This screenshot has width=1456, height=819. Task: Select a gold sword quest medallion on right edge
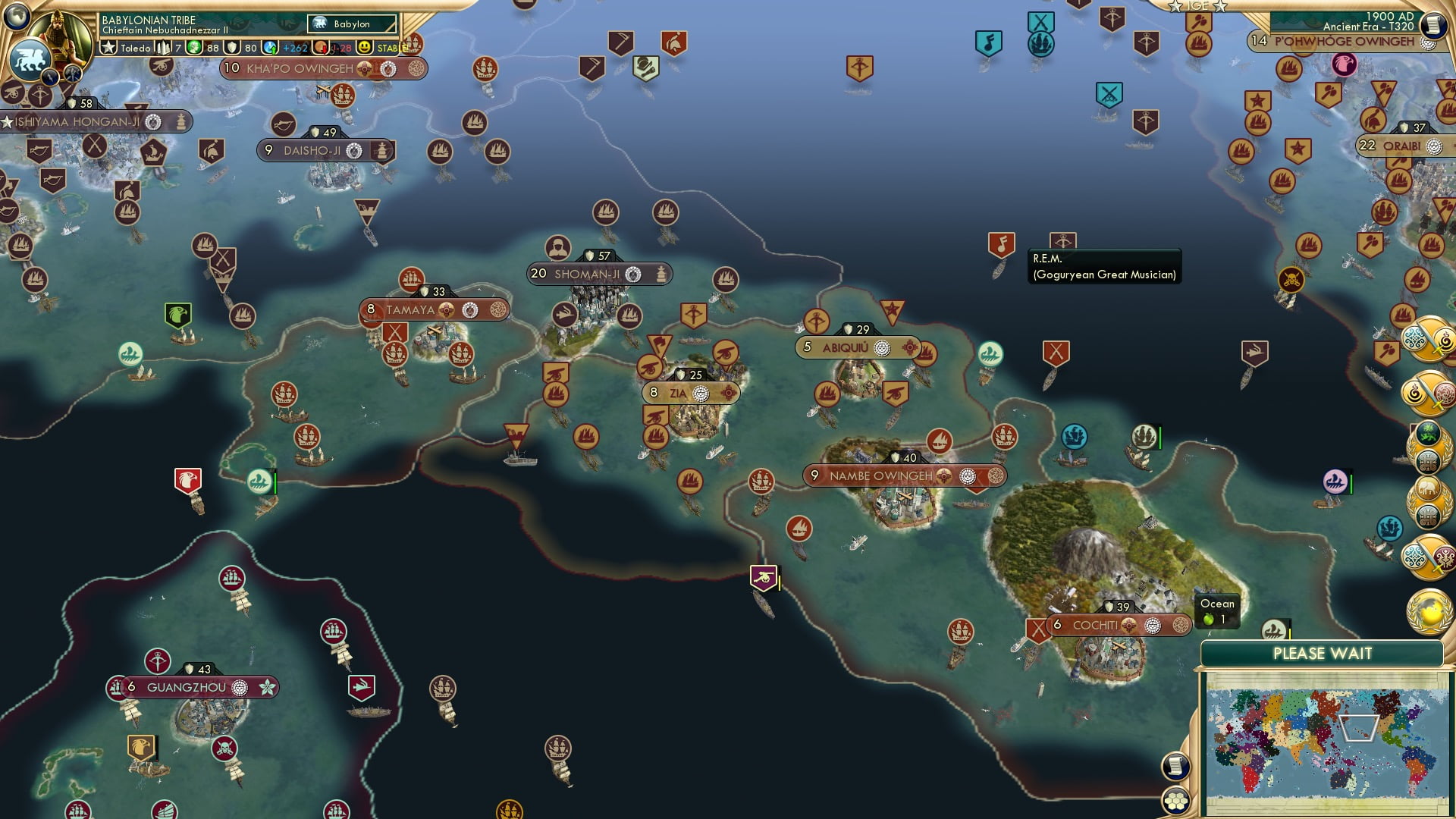pyautogui.click(x=1429, y=339)
